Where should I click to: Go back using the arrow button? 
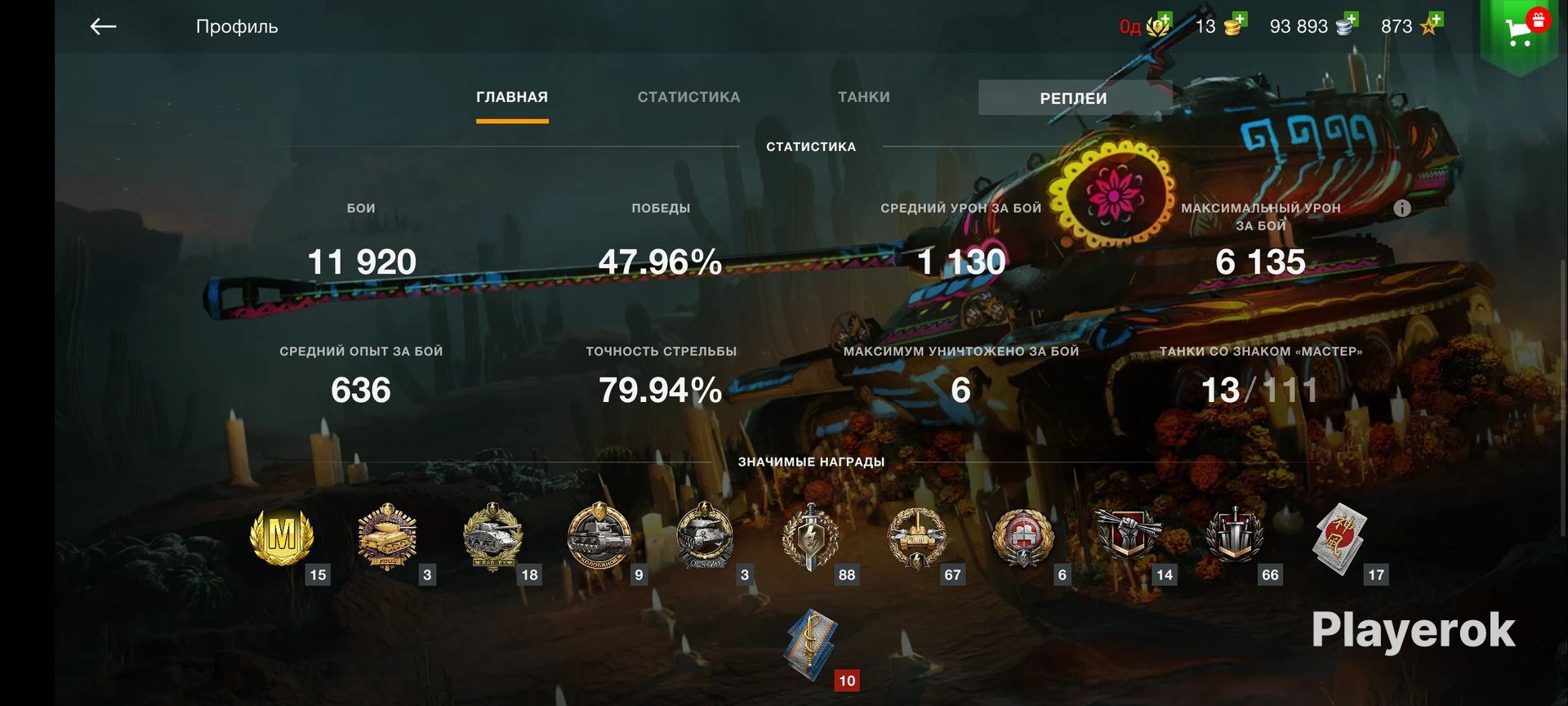pyautogui.click(x=103, y=27)
